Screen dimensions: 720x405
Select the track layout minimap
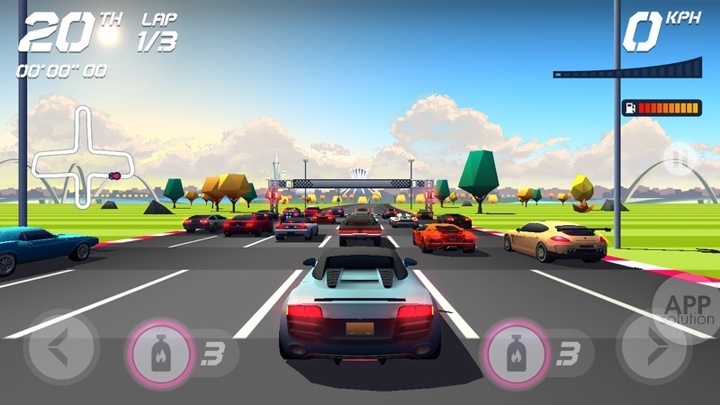84,158
